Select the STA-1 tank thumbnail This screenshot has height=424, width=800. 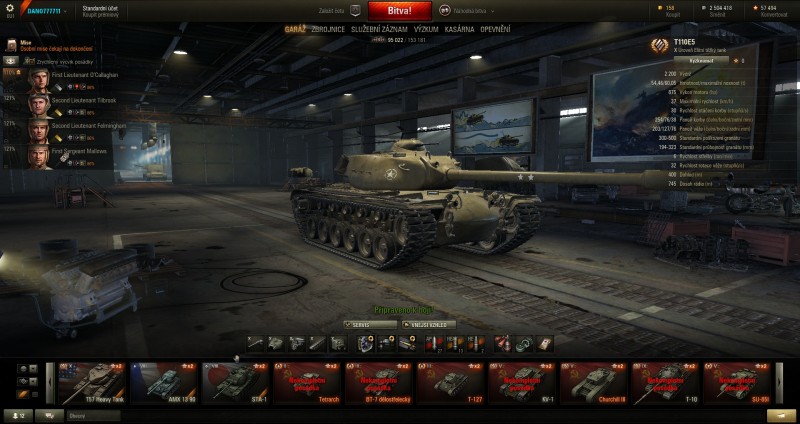pyautogui.click(x=236, y=381)
